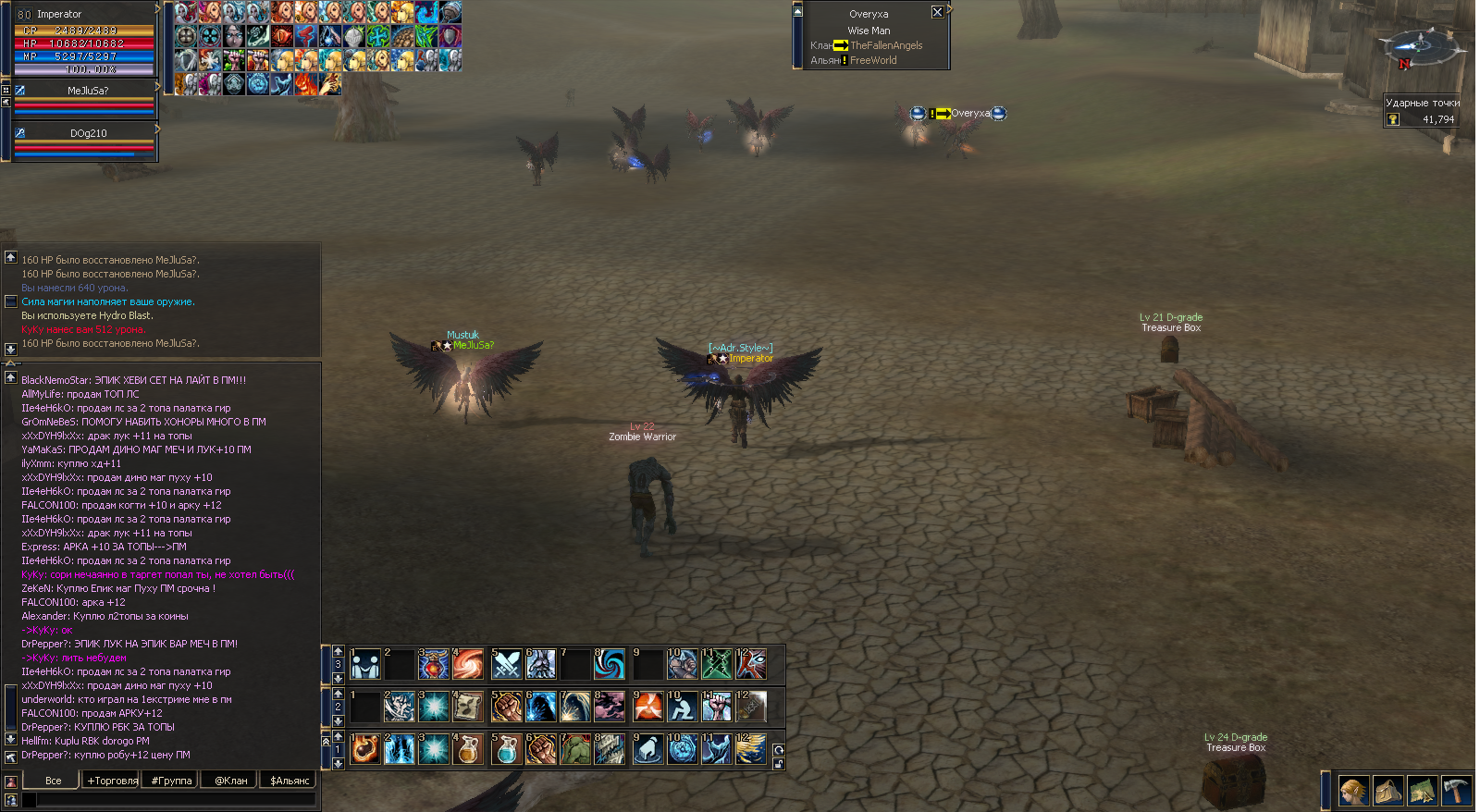Activate the blue spiral vortex skill
This screenshot has width=1480, height=812.
point(610,663)
